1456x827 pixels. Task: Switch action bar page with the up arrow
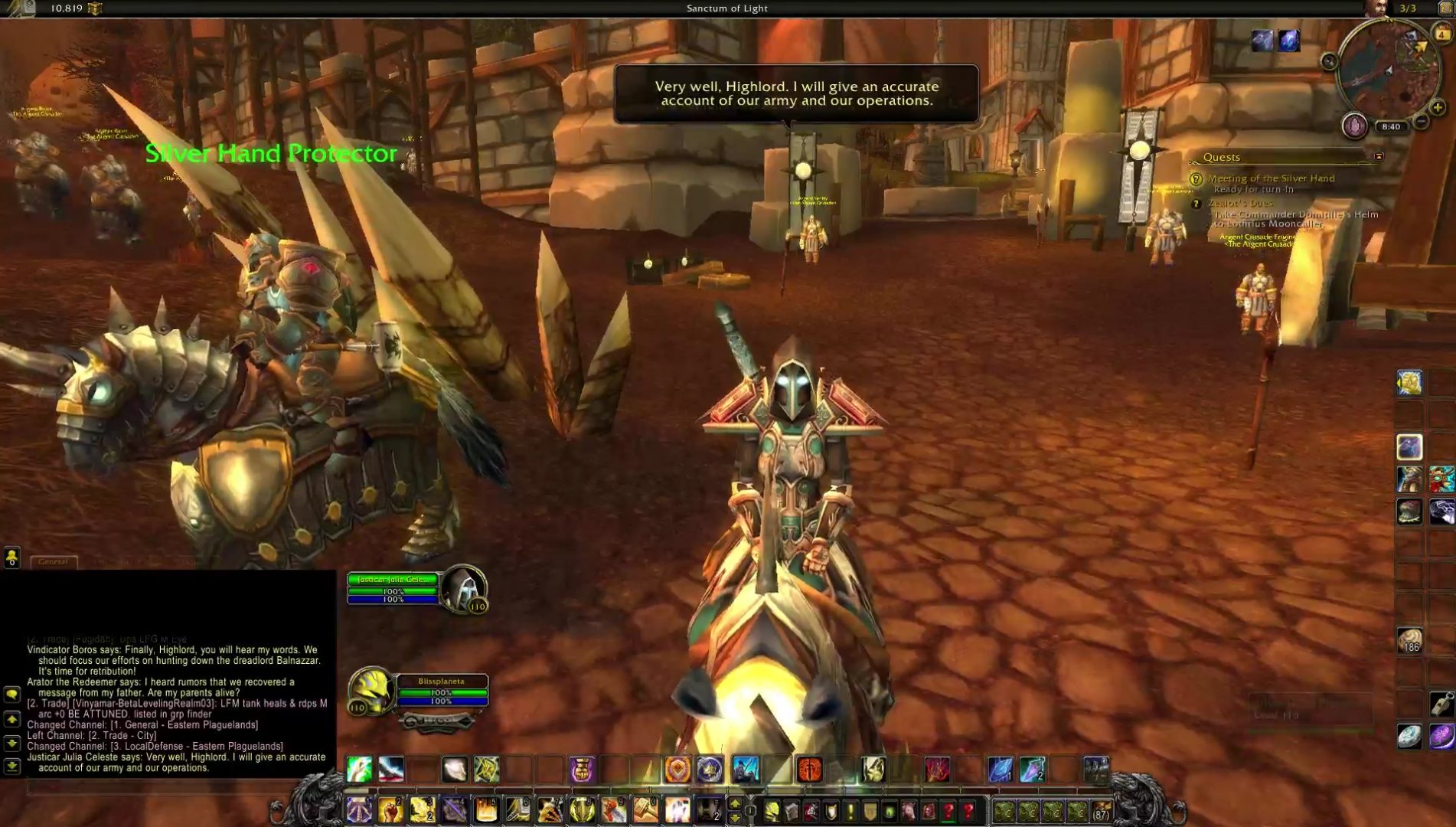click(736, 801)
